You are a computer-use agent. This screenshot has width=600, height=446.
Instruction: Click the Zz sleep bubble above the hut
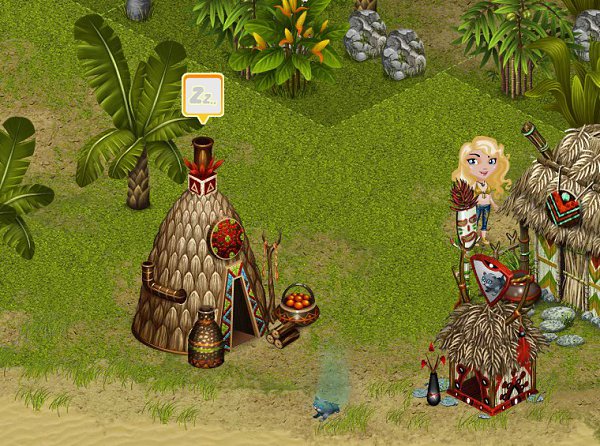pos(203,95)
